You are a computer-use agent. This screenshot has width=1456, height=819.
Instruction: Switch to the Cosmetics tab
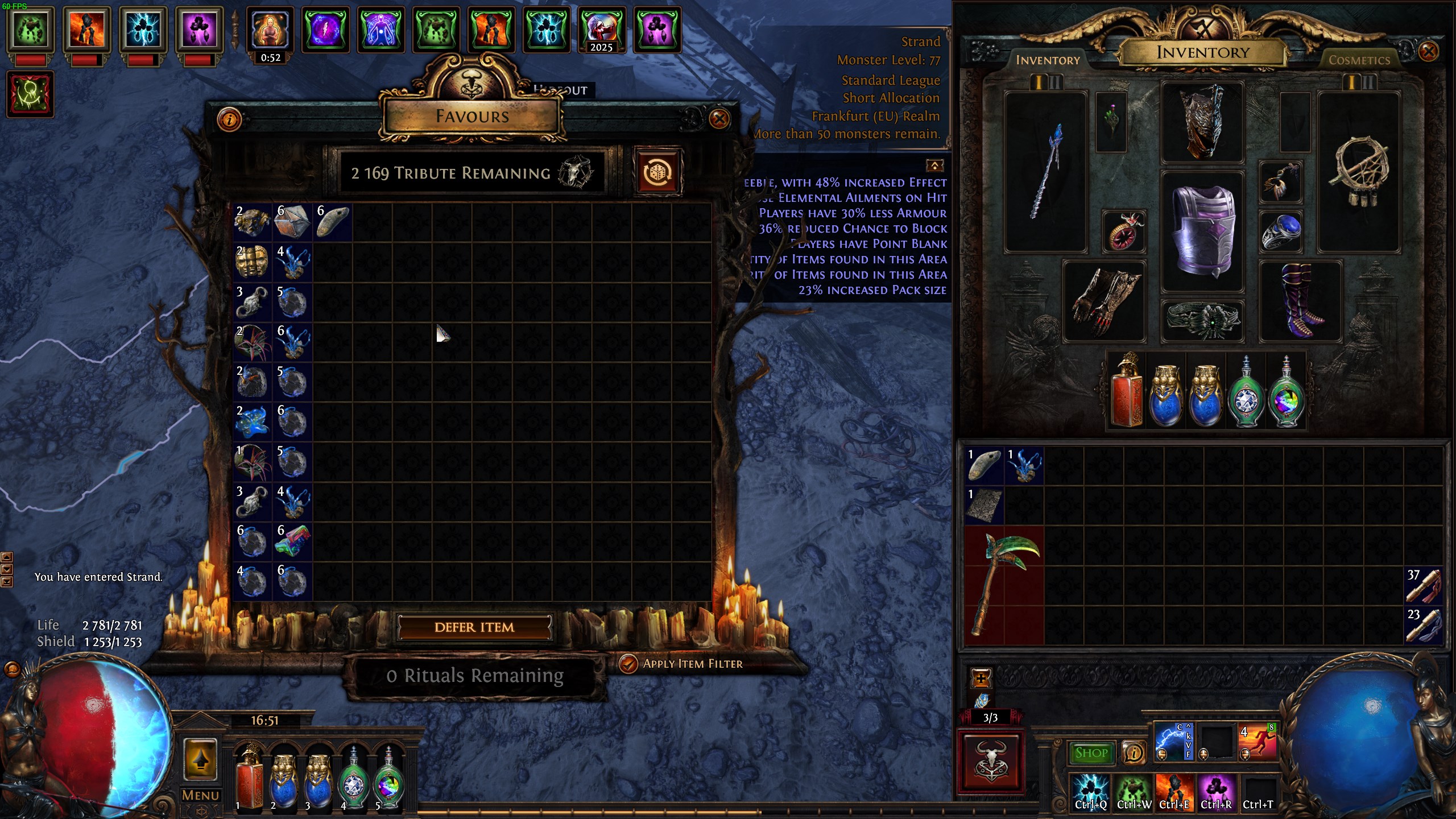[x=1359, y=60]
